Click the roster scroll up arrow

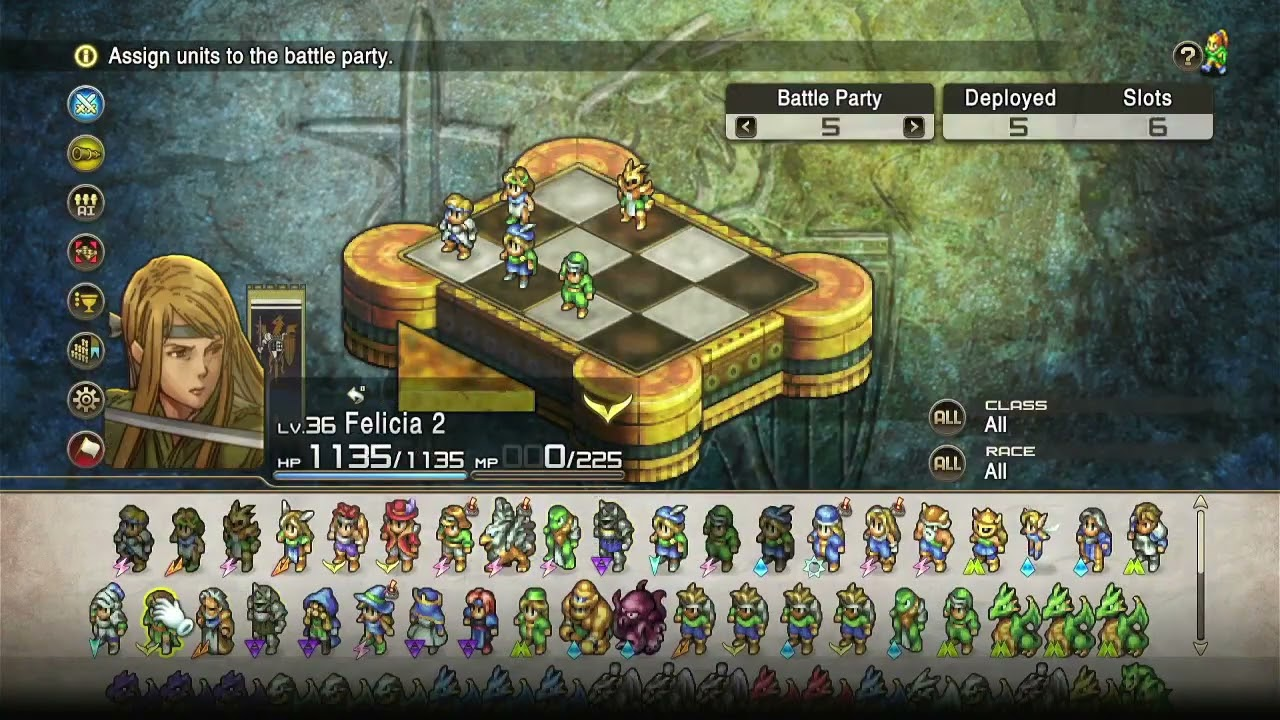(1201, 503)
